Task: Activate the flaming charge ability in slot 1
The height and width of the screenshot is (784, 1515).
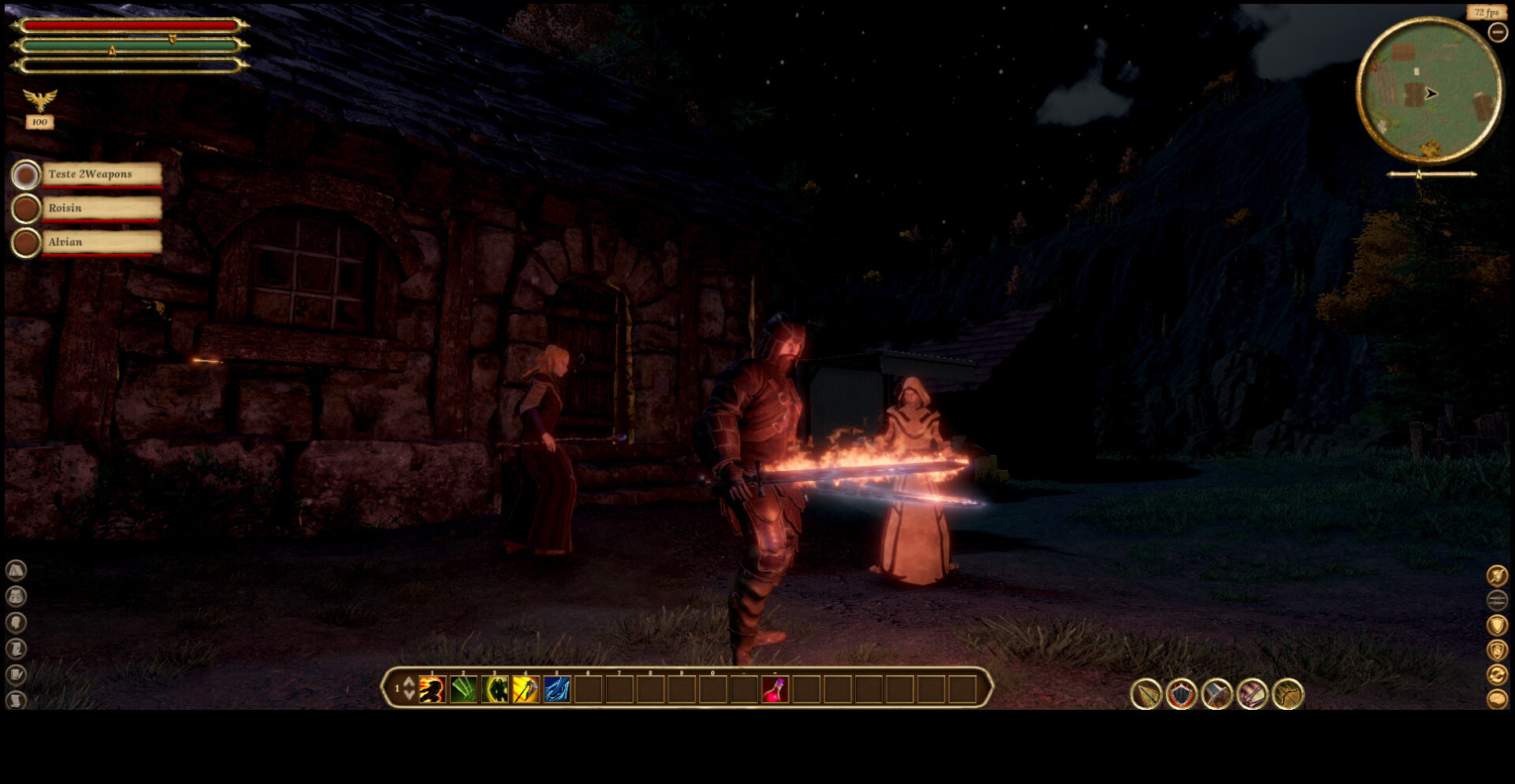Action: [x=432, y=690]
